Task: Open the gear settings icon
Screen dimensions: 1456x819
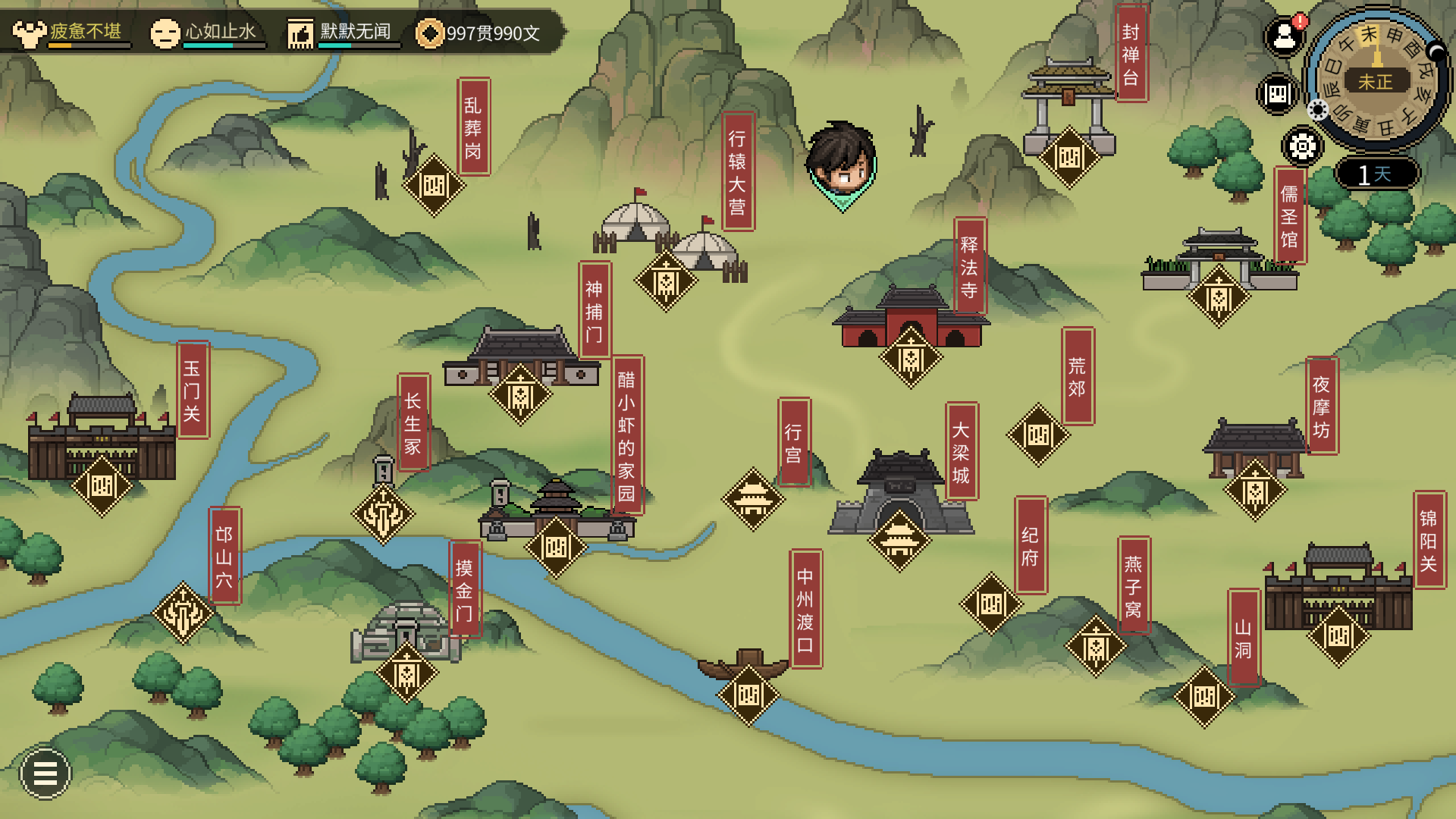Action: 1302,146
